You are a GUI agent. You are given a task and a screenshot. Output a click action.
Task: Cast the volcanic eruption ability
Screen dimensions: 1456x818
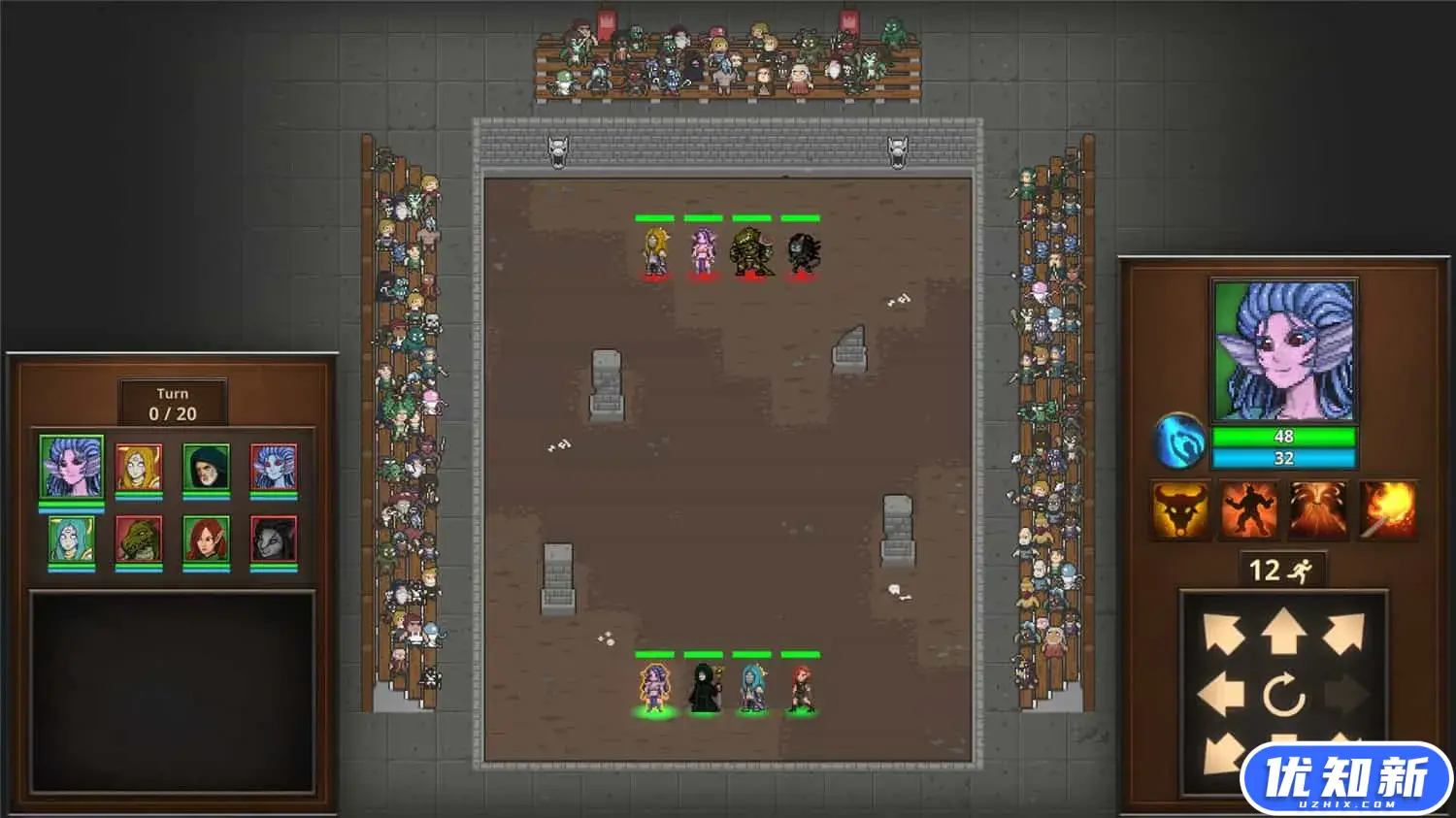(x=1320, y=509)
